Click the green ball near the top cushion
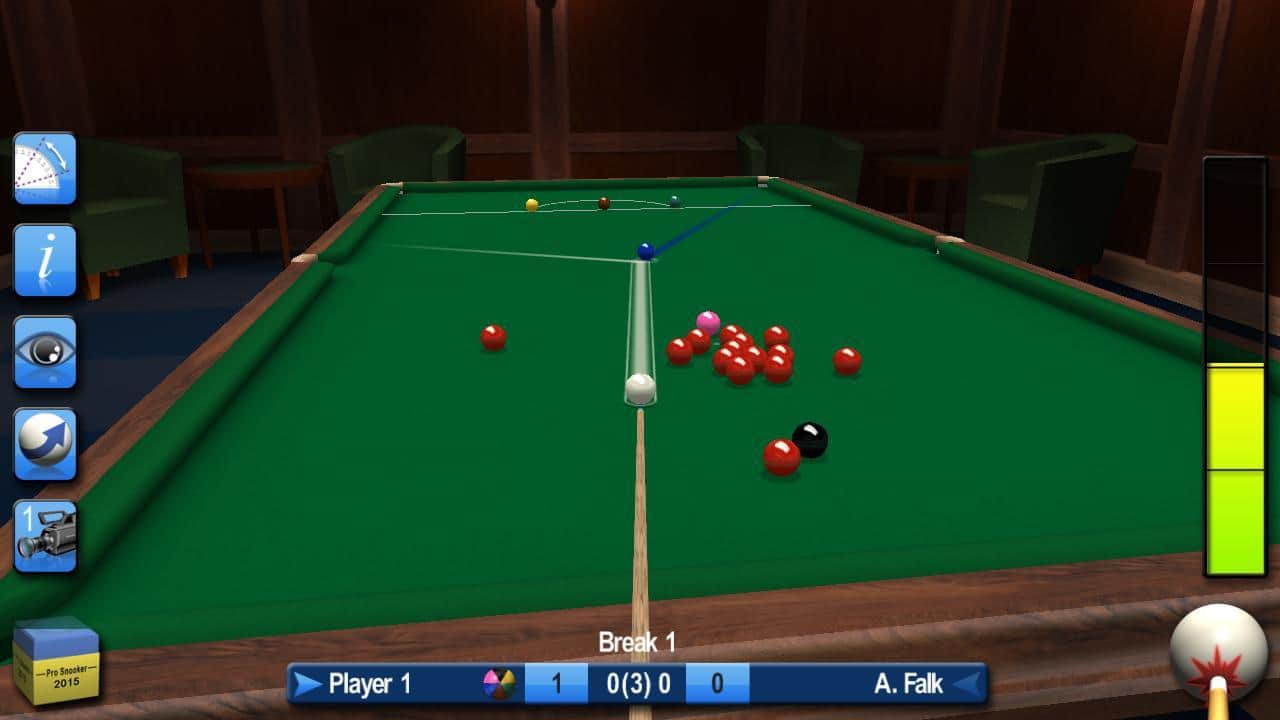Screen dimensions: 1280x720 pyautogui.click(x=676, y=198)
